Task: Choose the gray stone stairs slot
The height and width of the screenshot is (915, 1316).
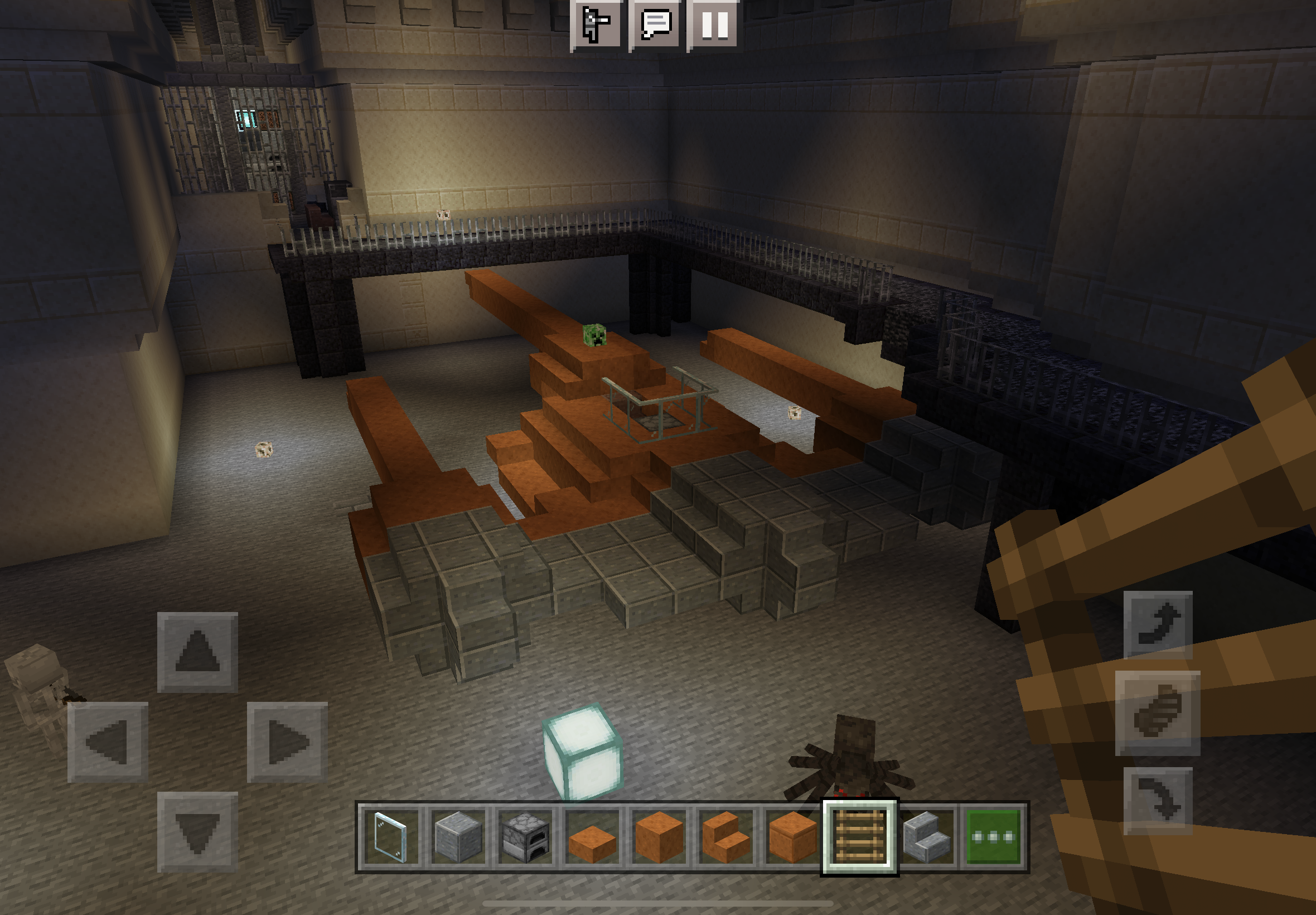Action: [x=926, y=837]
